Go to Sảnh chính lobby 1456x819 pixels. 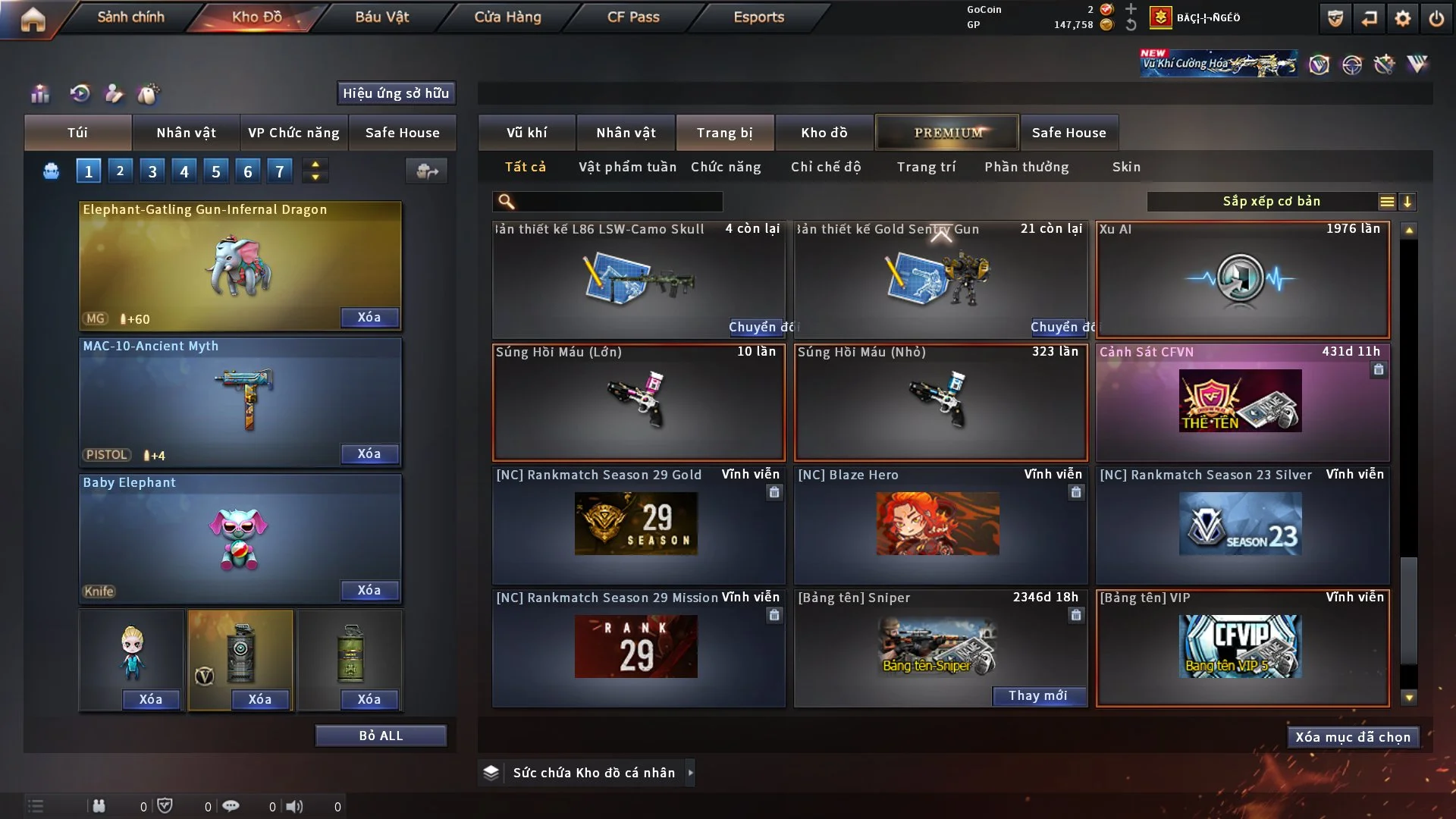coord(130,17)
